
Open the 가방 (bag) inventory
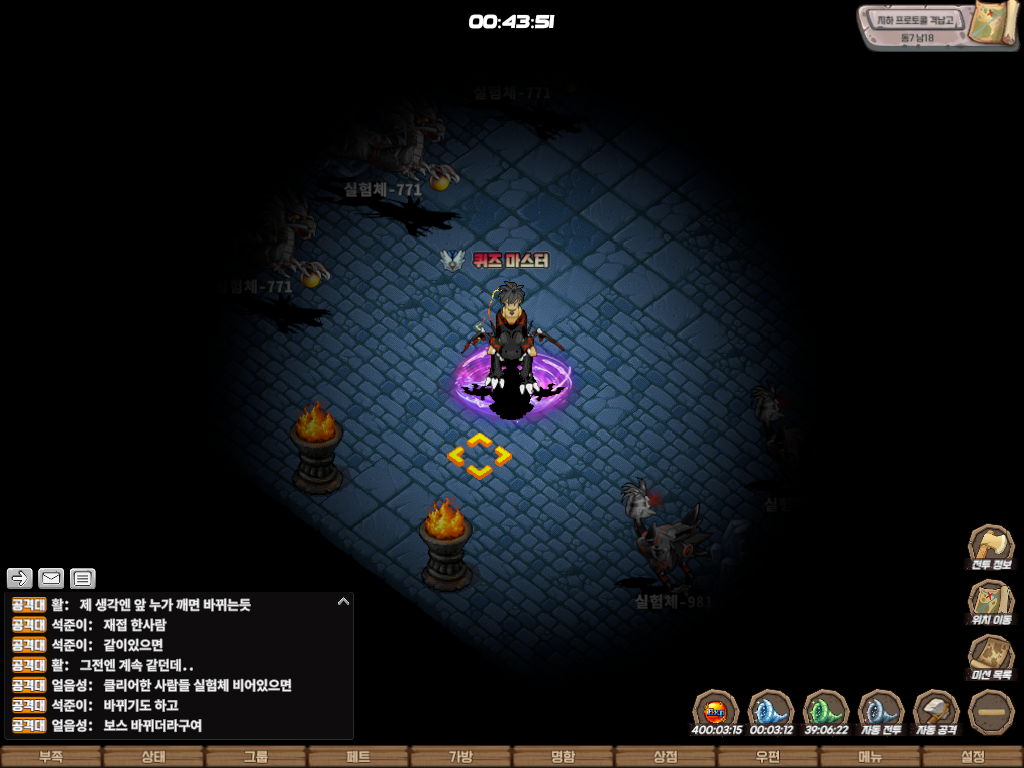pyautogui.click(x=460, y=757)
